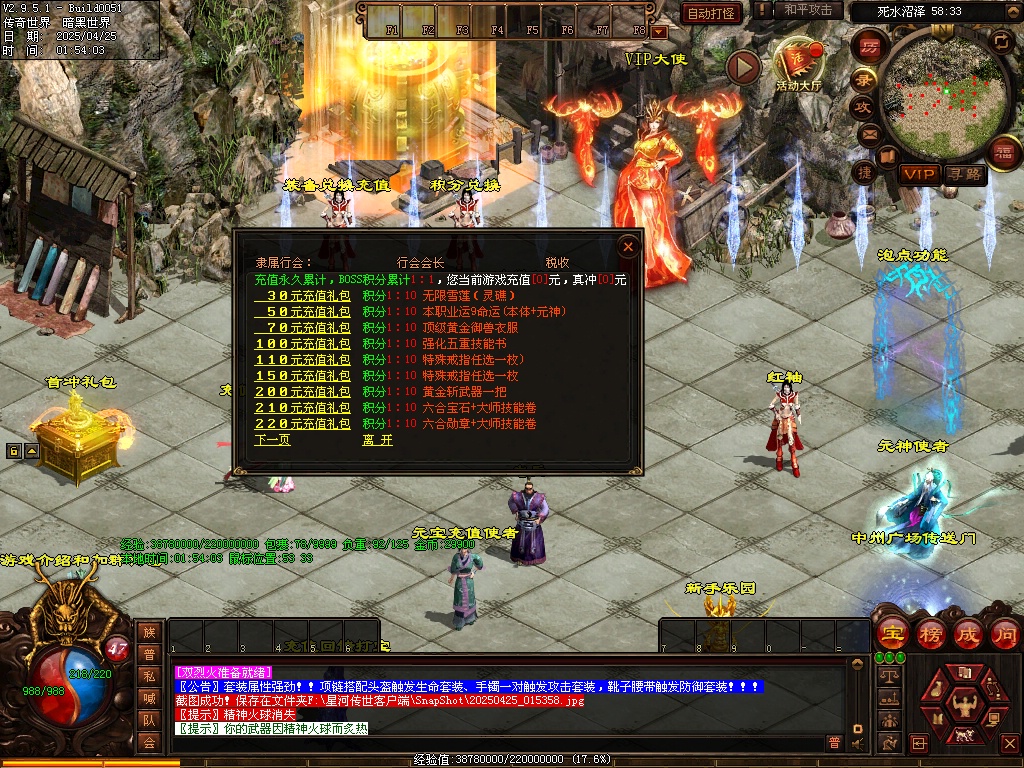Open the VIP button below the minimap
Image resolution: width=1024 pixels, height=768 pixels.
(x=919, y=174)
